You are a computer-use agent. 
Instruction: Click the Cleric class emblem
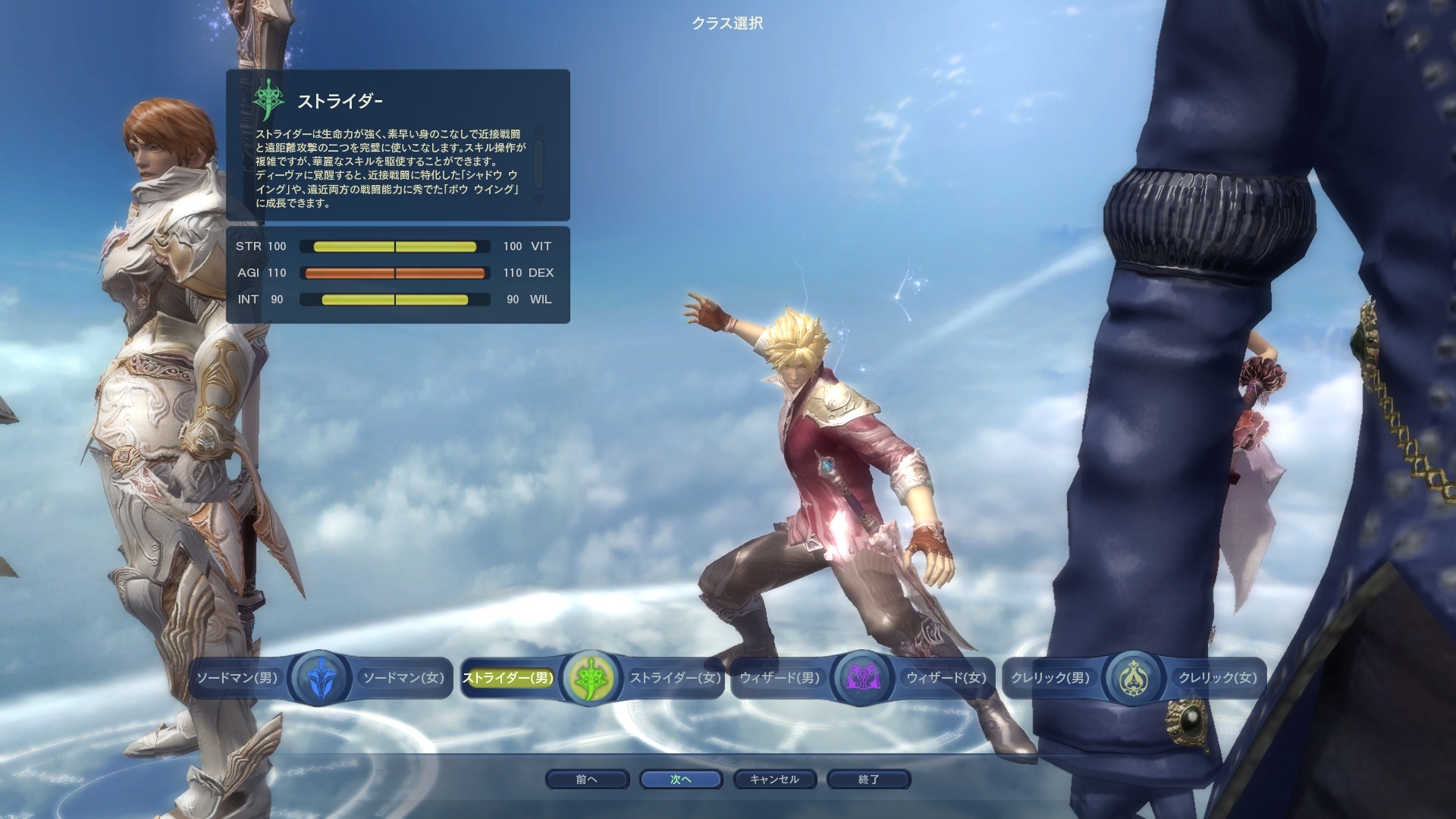[x=1134, y=678]
